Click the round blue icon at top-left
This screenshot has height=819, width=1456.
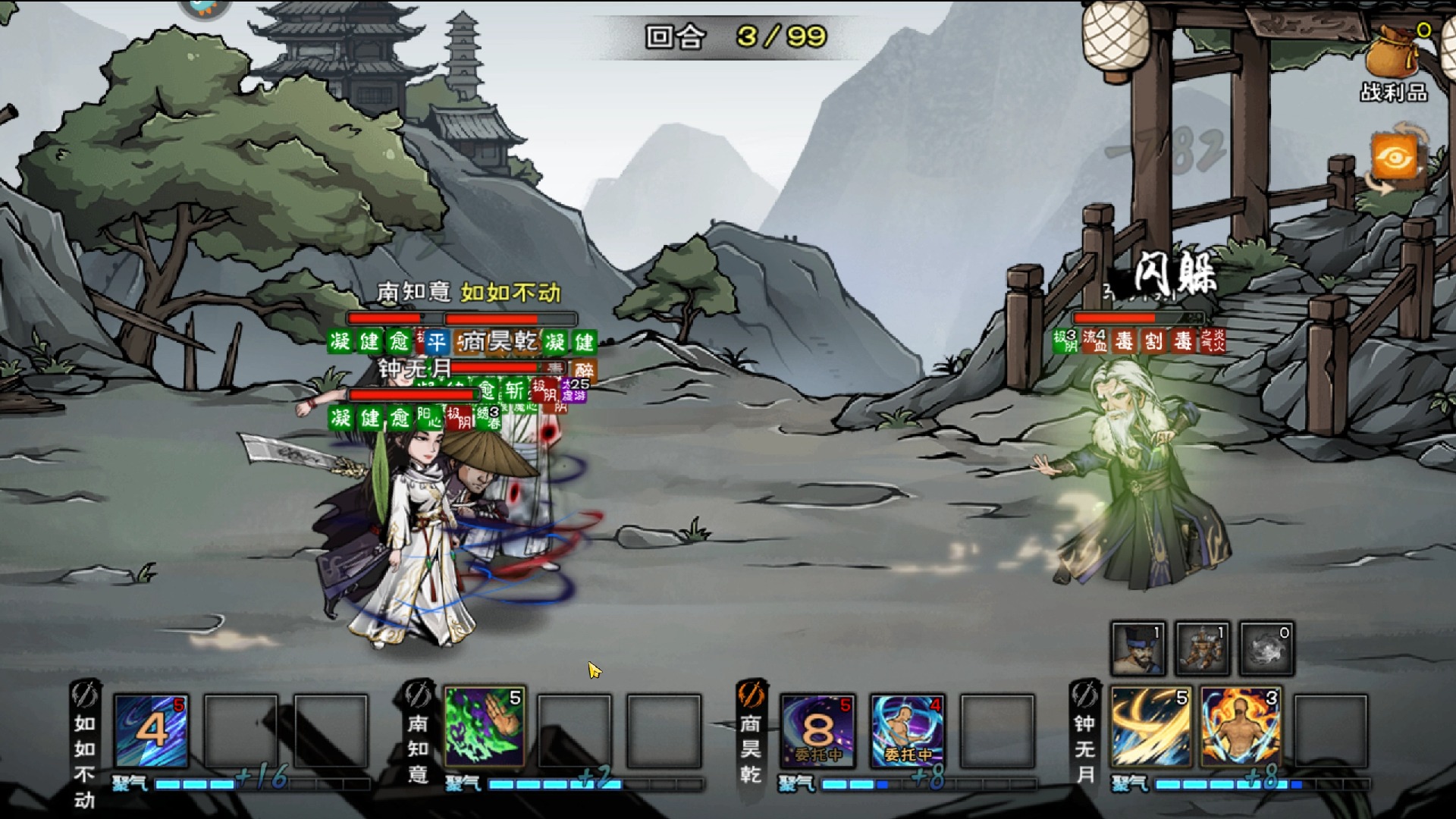click(205, 8)
